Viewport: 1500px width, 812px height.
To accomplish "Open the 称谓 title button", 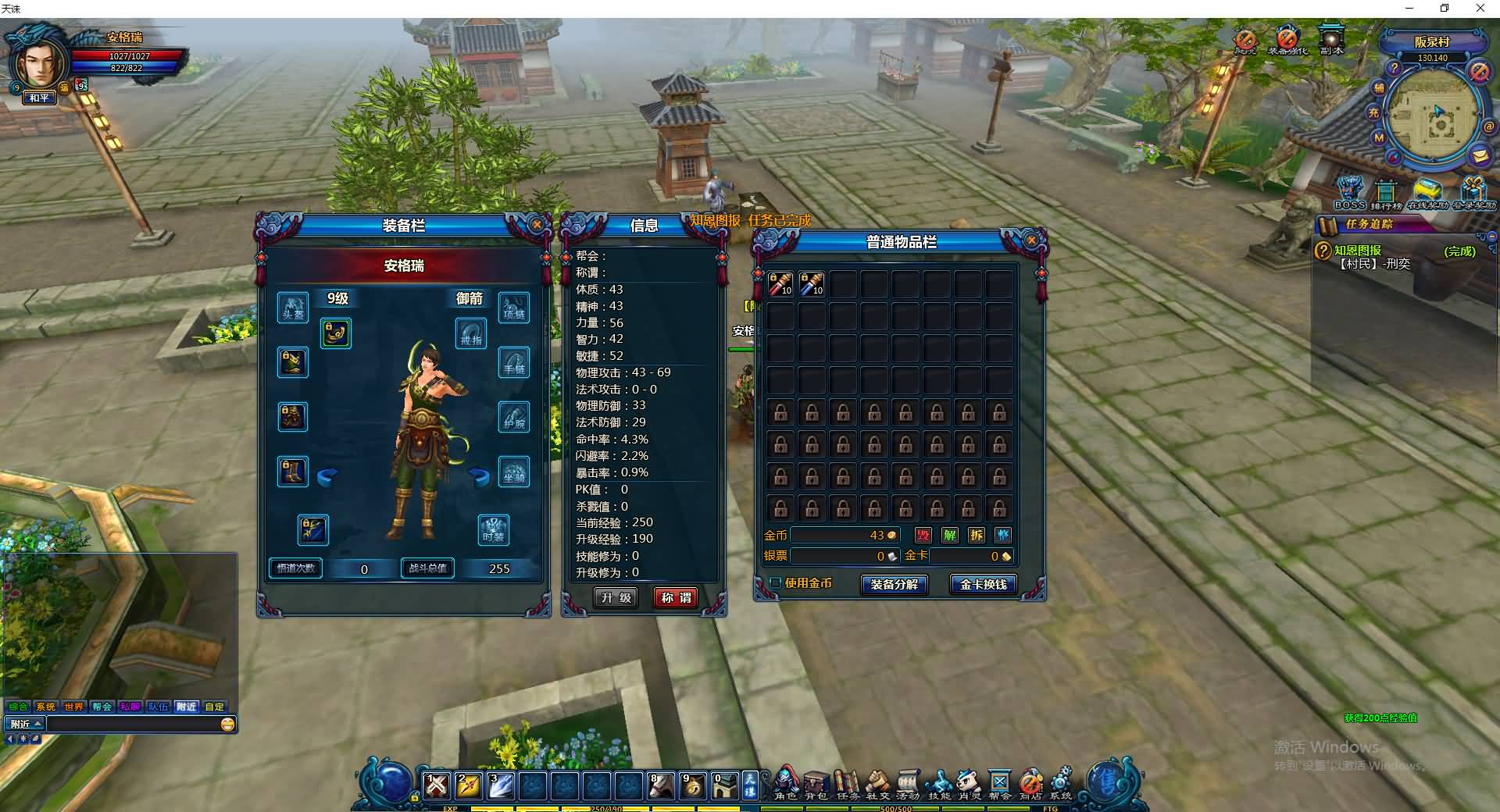I will point(676,598).
